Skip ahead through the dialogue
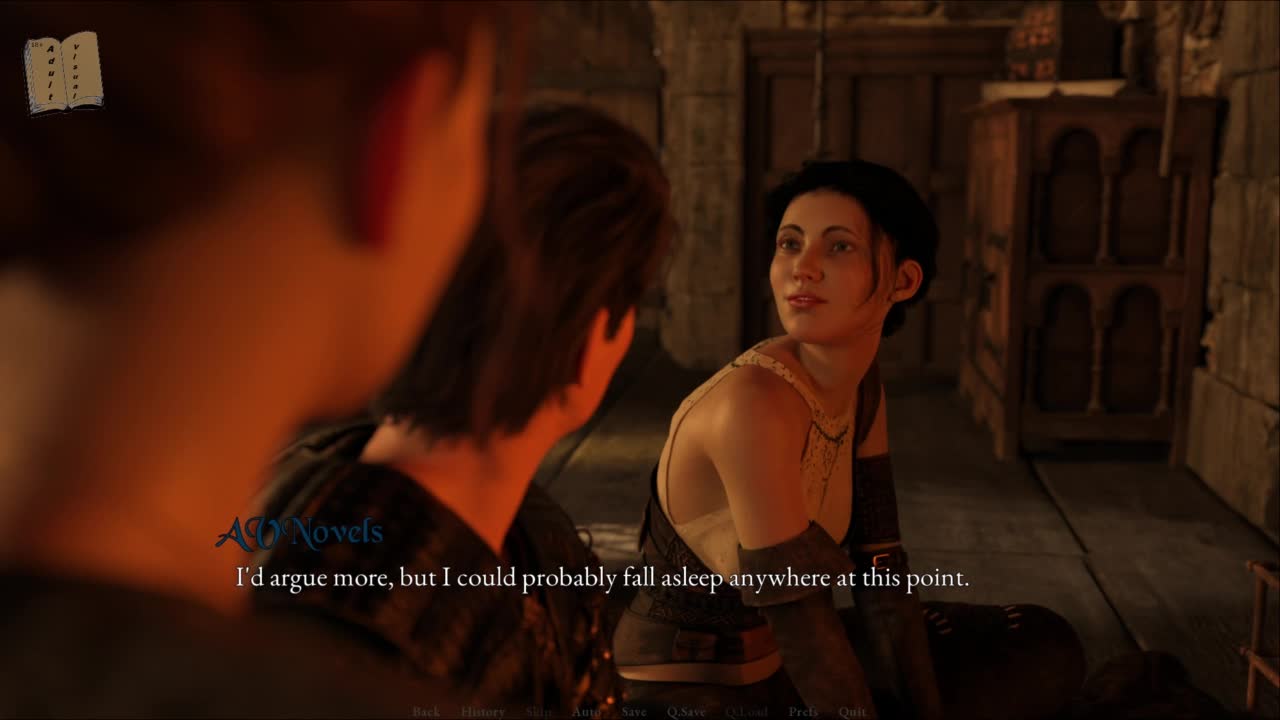The image size is (1280, 720). coord(538,712)
